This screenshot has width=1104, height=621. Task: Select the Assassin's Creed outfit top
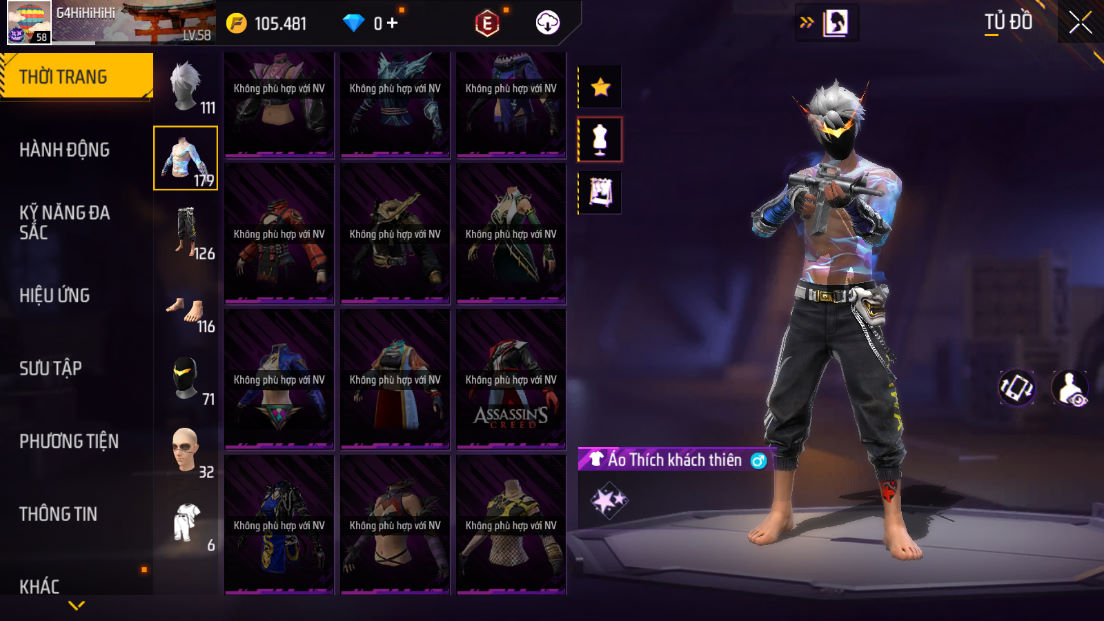pyautogui.click(x=511, y=379)
